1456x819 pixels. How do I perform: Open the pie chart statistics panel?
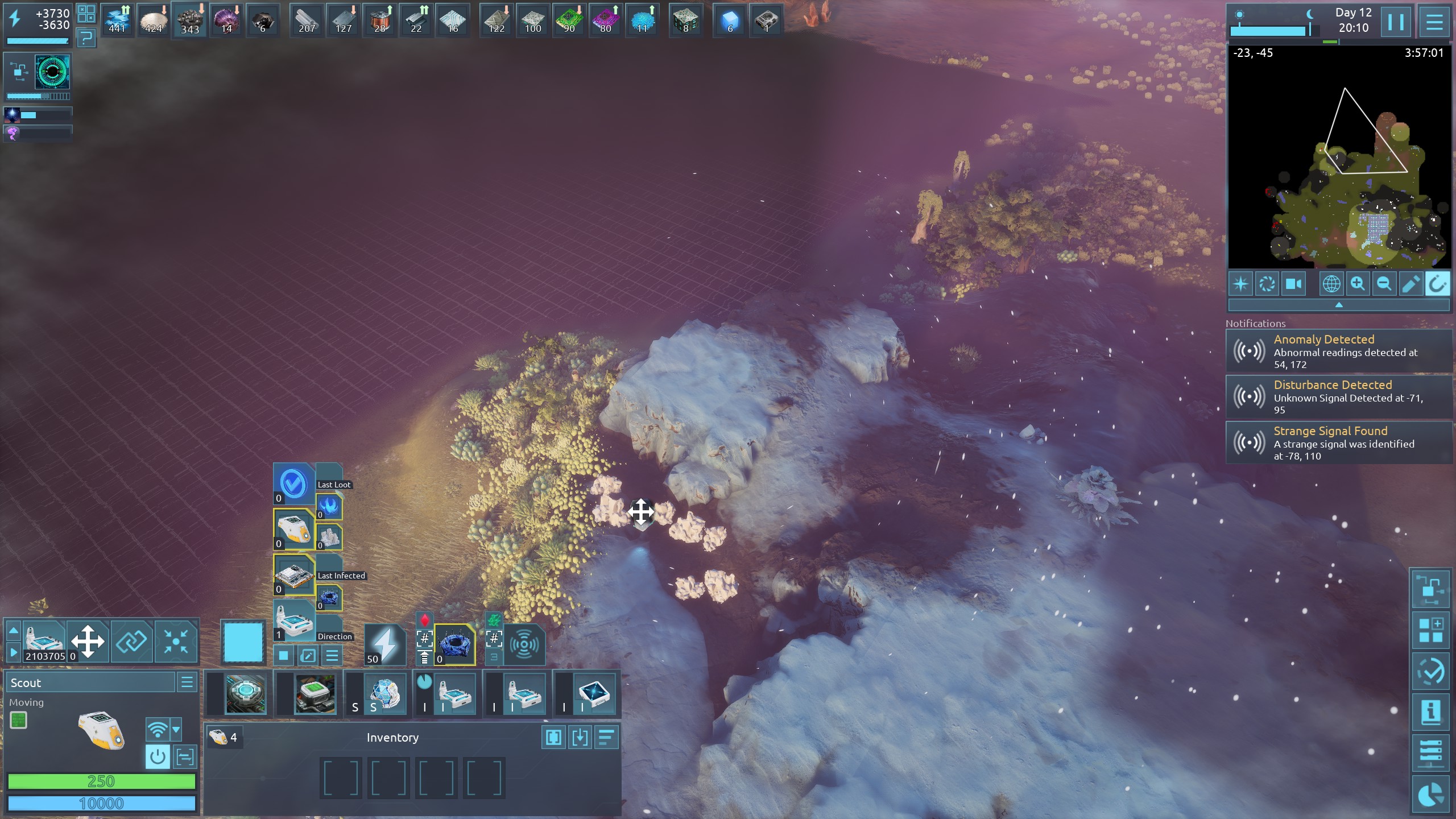1430,795
